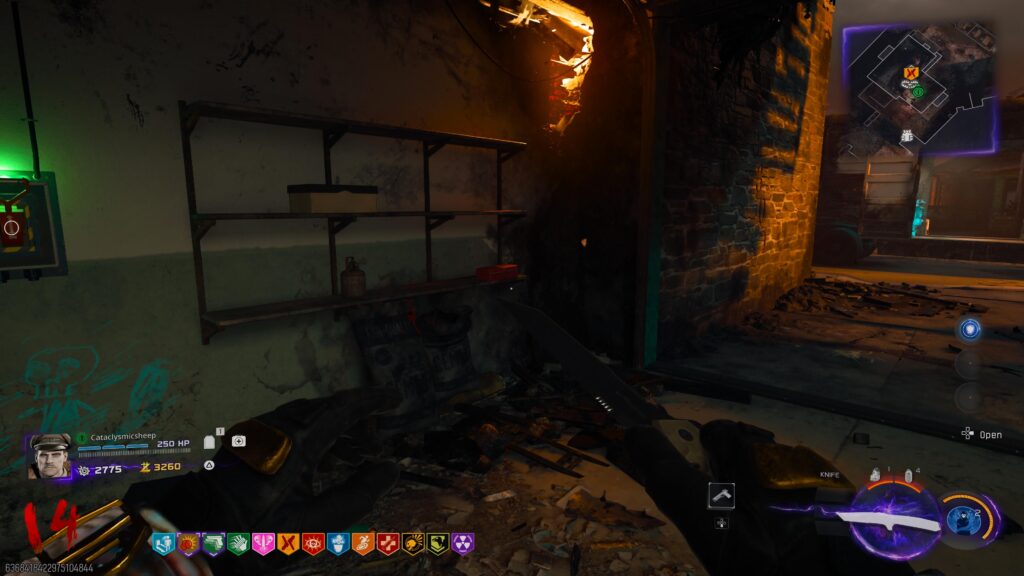Image resolution: width=1024 pixels, height=576 pixels.
Task: Click the purple sun perk icon
Action: click(x=188, y=543)
